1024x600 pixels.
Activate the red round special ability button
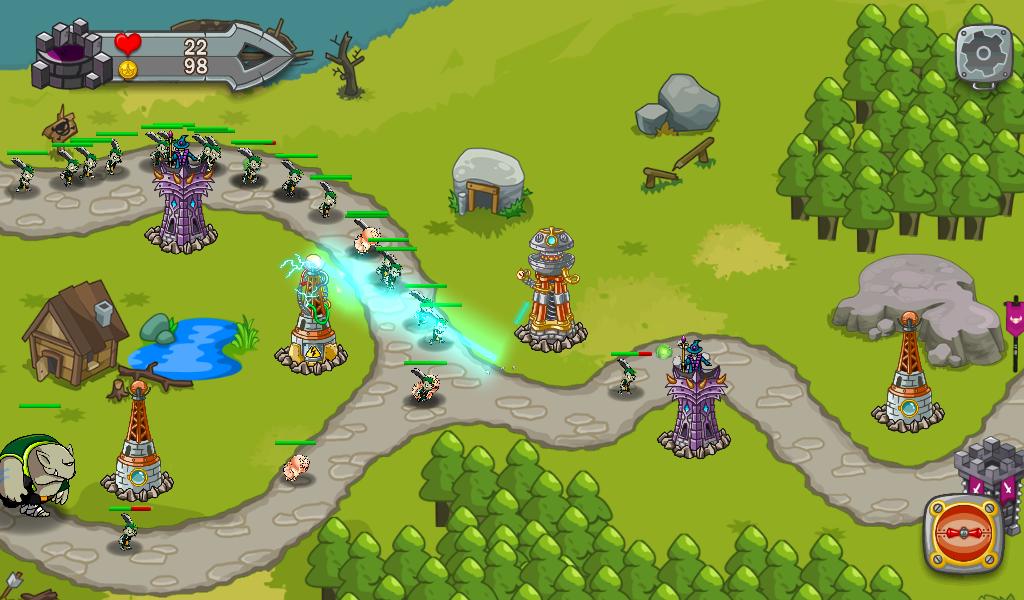tap(963, 533)
